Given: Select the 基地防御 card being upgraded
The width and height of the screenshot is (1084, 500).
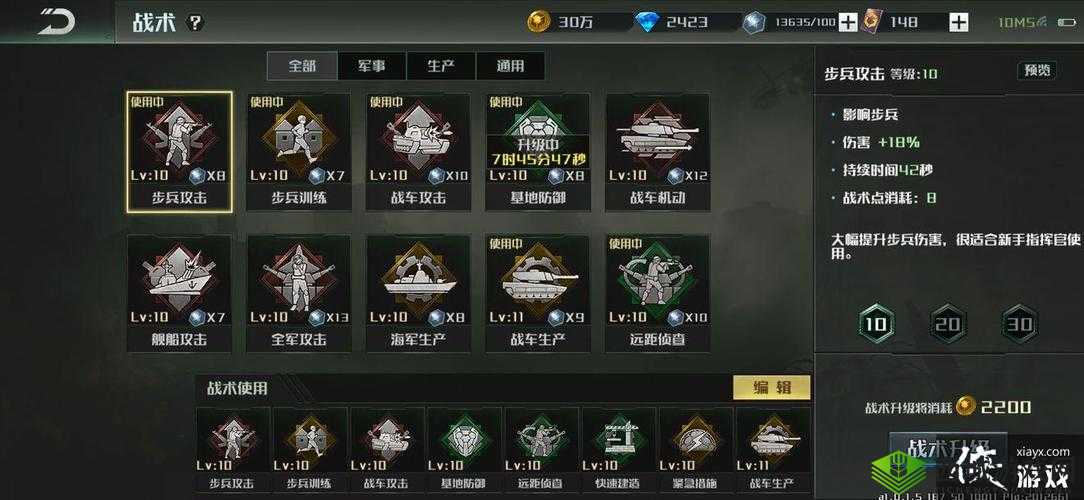Looking at the screenshot, I should coord(538,151).
